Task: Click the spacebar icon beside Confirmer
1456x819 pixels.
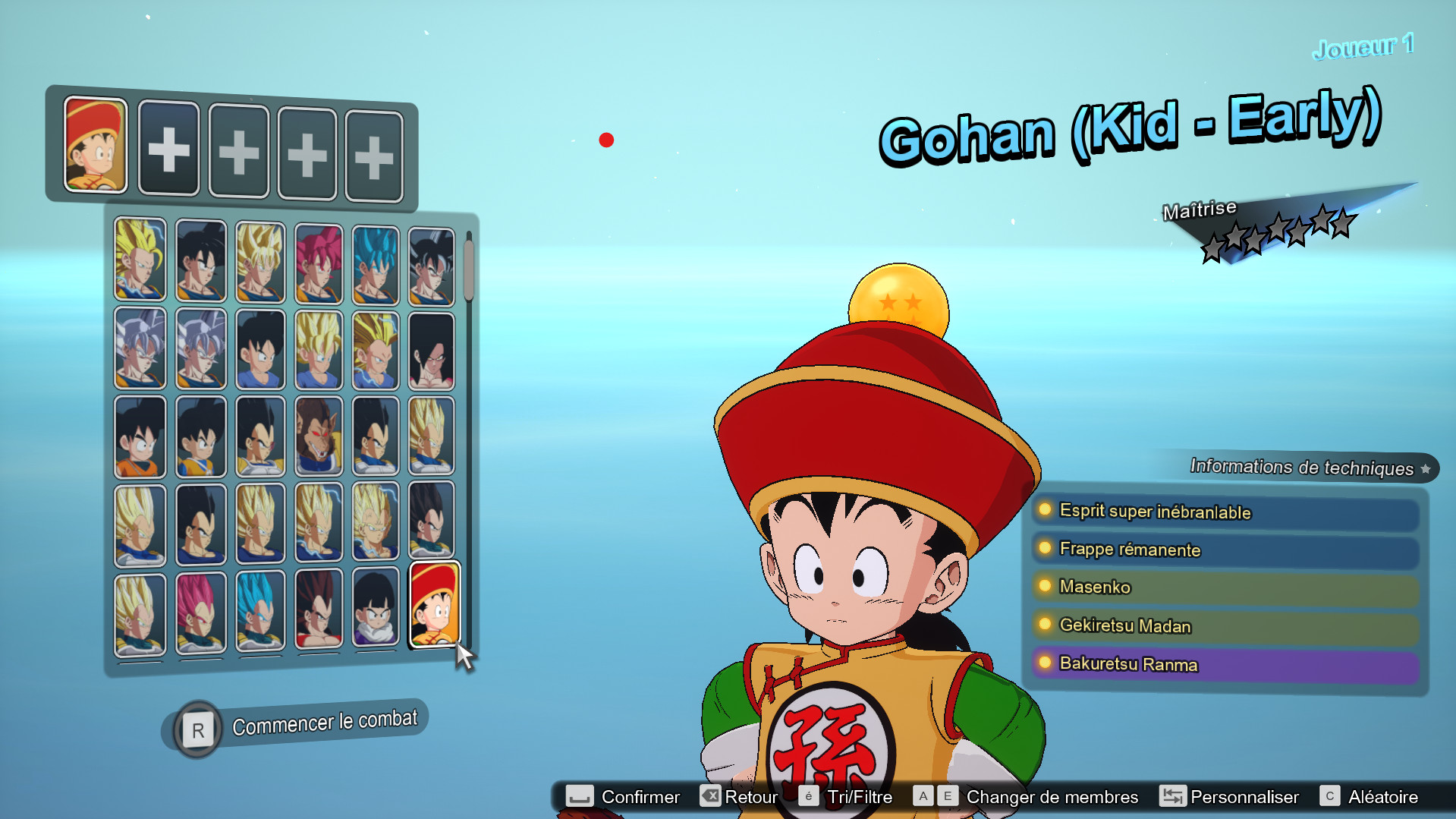Action: coord(579,796)
